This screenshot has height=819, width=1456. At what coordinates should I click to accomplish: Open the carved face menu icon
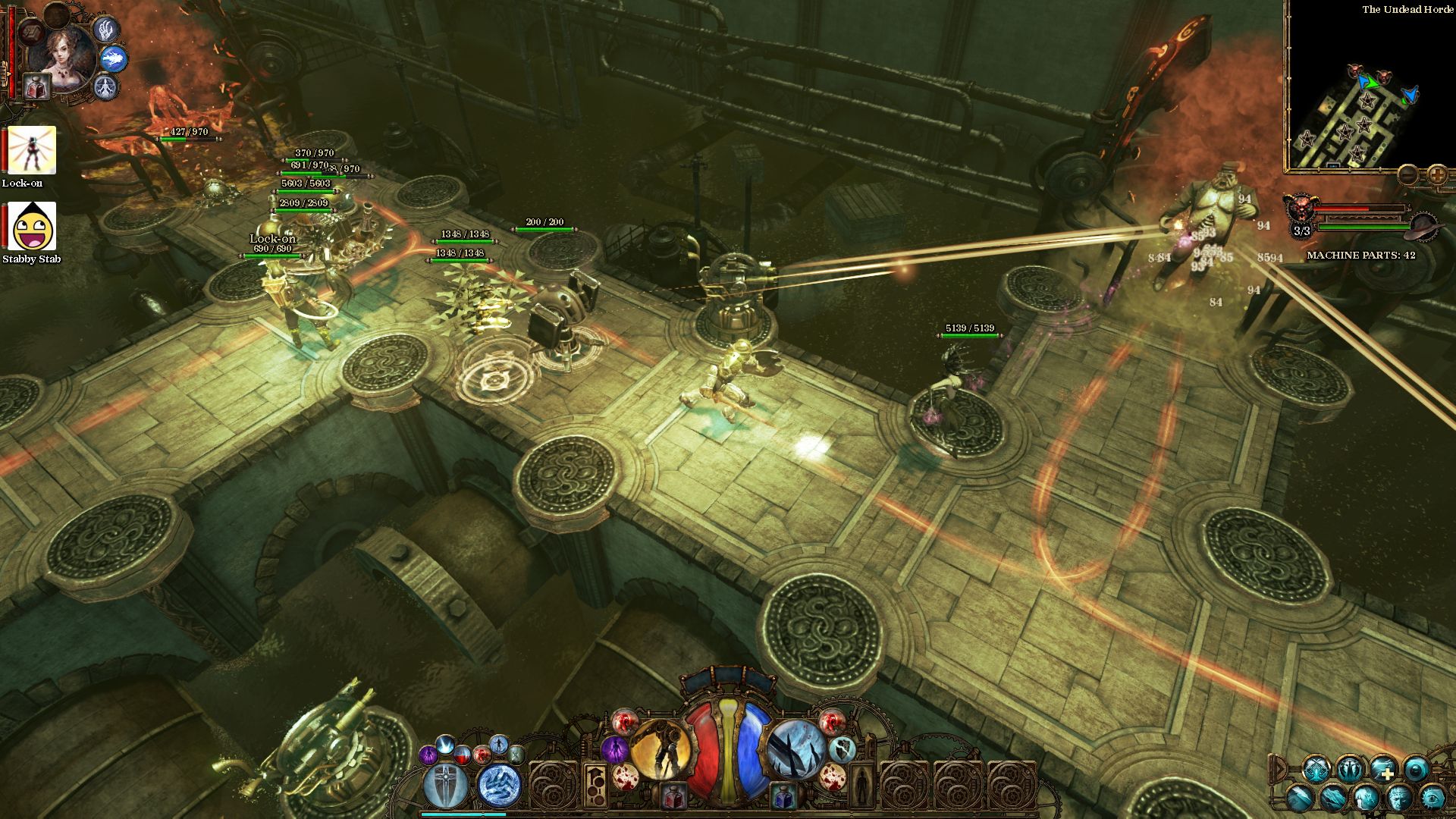pos(1400,798)
